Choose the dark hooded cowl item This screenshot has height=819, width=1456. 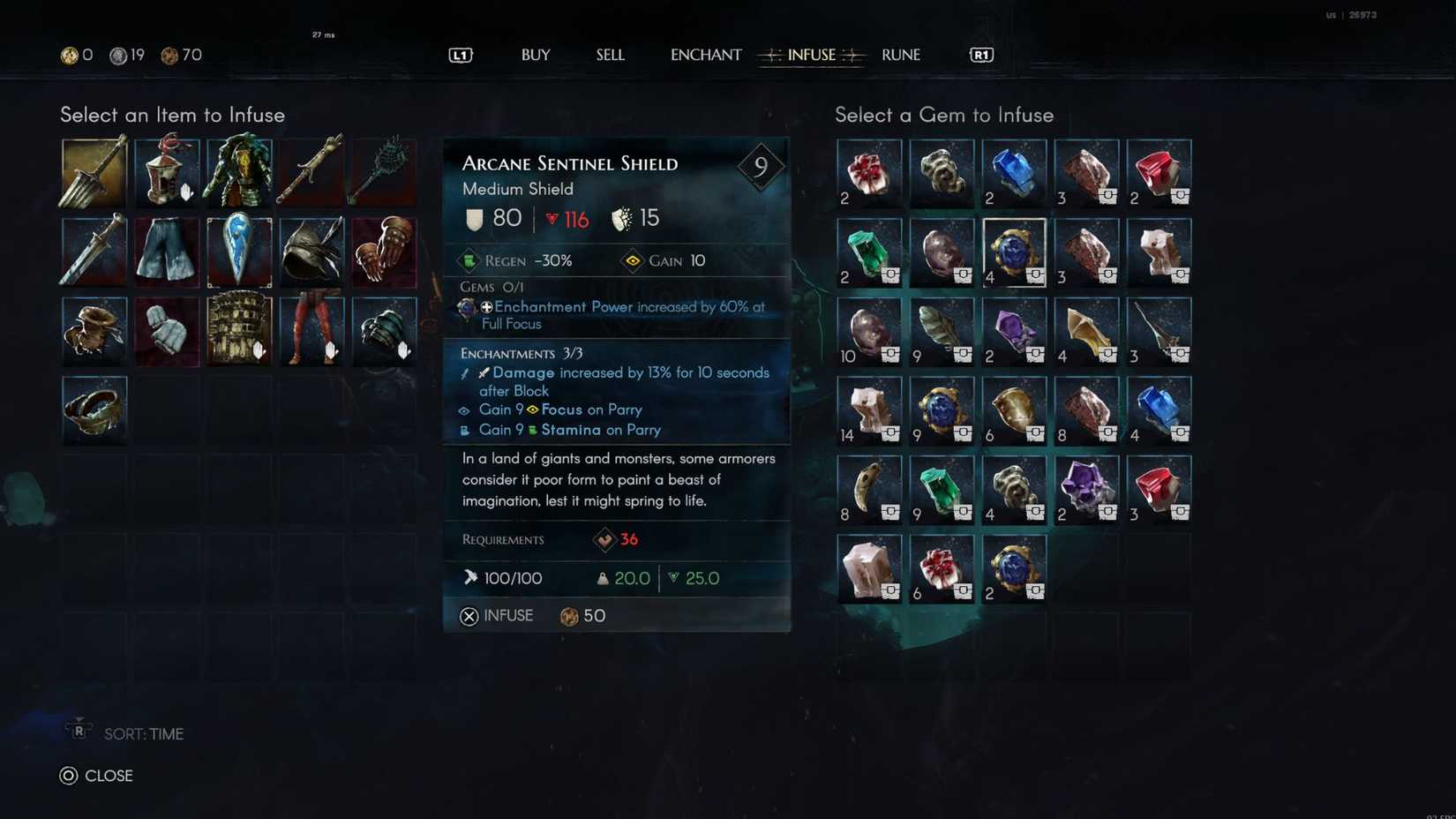[311, 252]
